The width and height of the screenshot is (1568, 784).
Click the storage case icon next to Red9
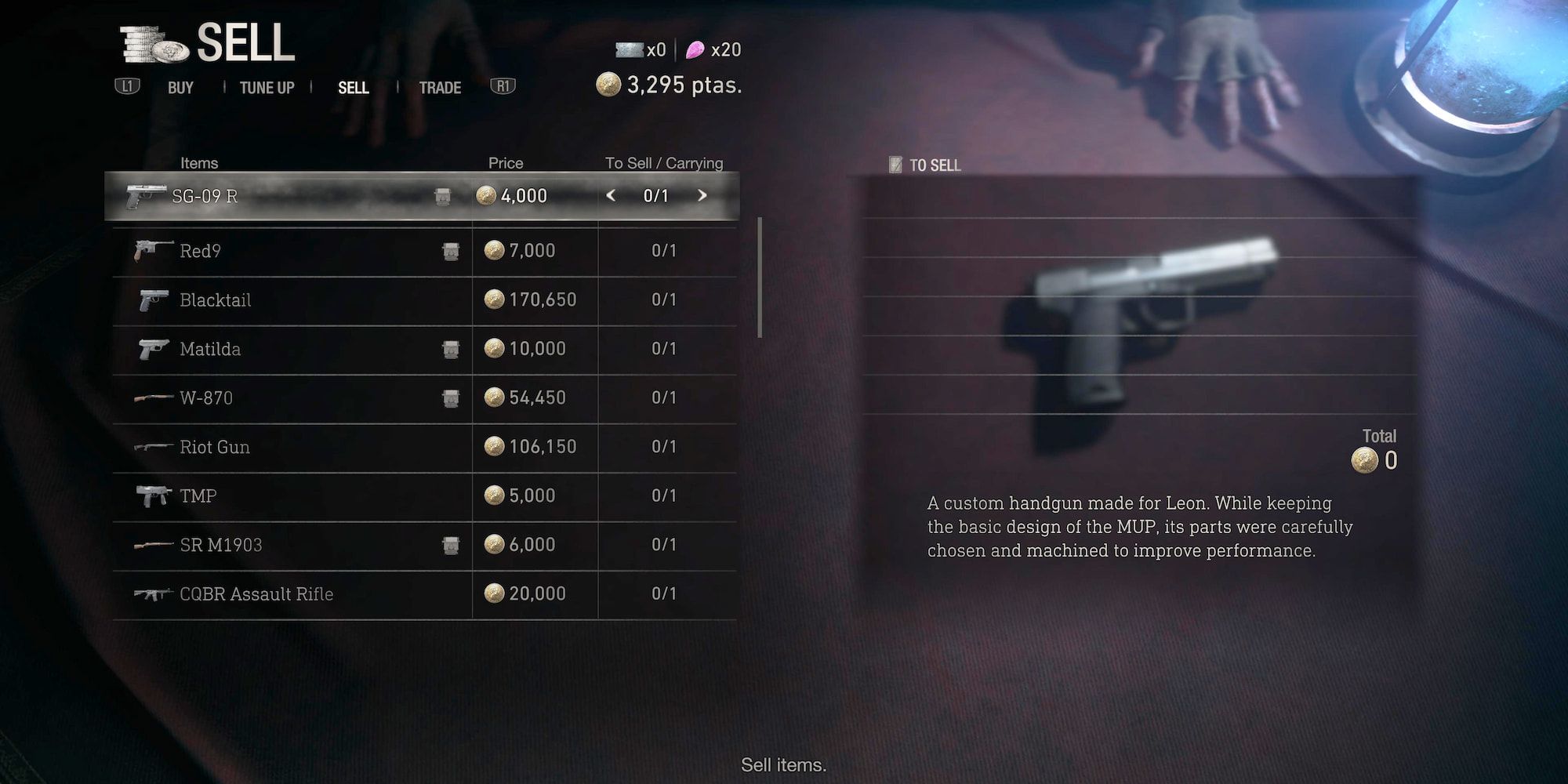(452, 251)
